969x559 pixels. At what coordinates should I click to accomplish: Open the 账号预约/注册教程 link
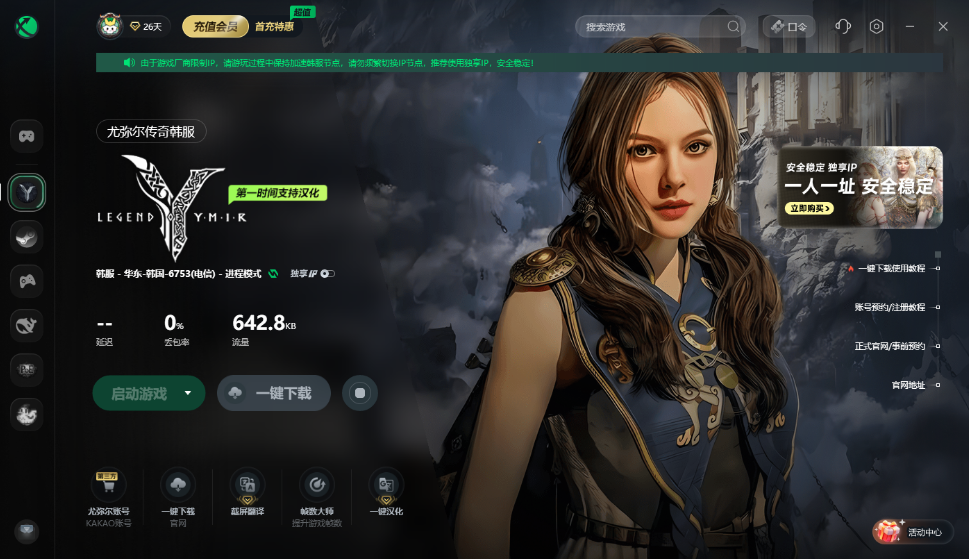(890, 307)
